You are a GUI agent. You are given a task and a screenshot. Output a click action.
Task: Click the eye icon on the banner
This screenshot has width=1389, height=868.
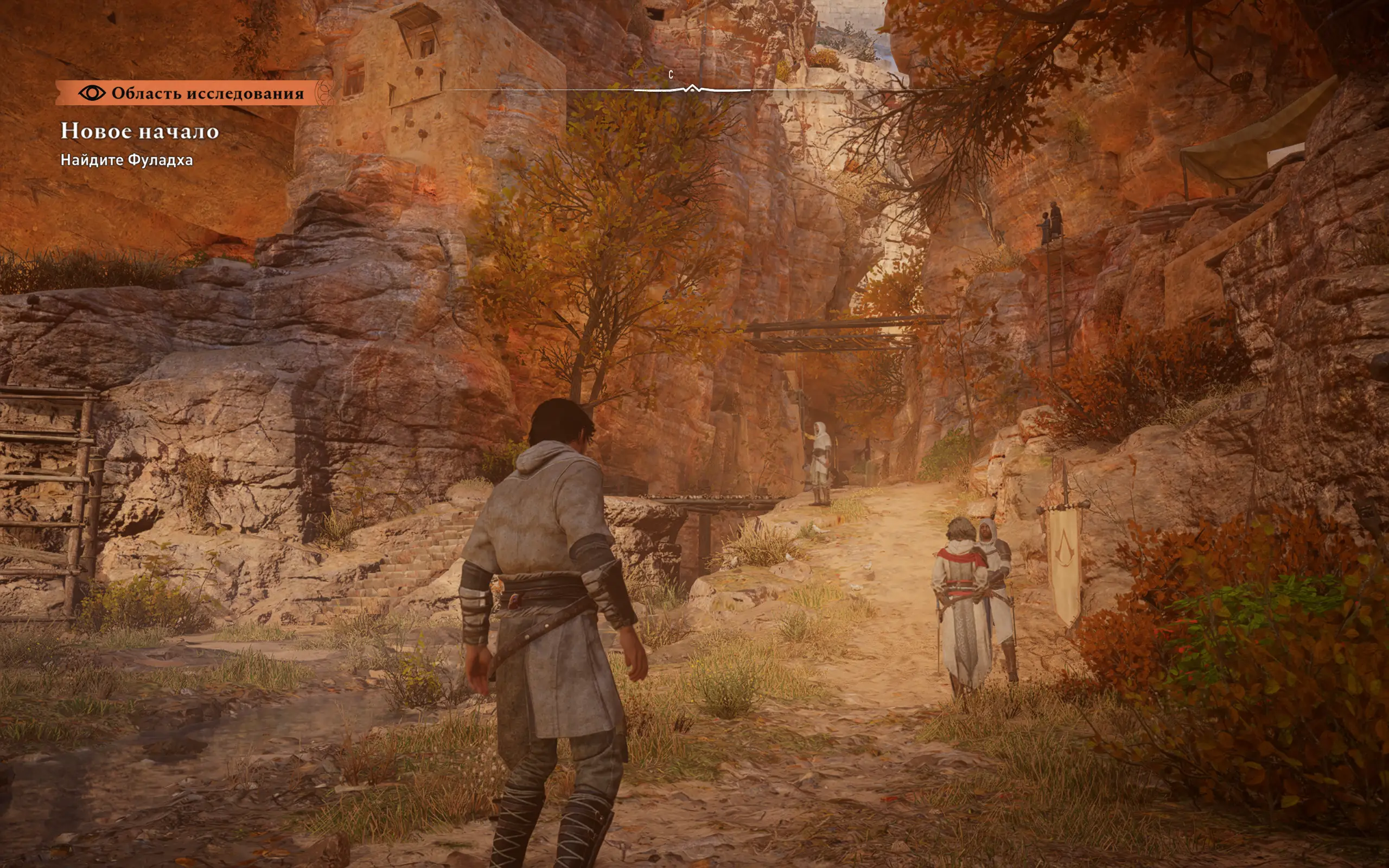(92, 93)
